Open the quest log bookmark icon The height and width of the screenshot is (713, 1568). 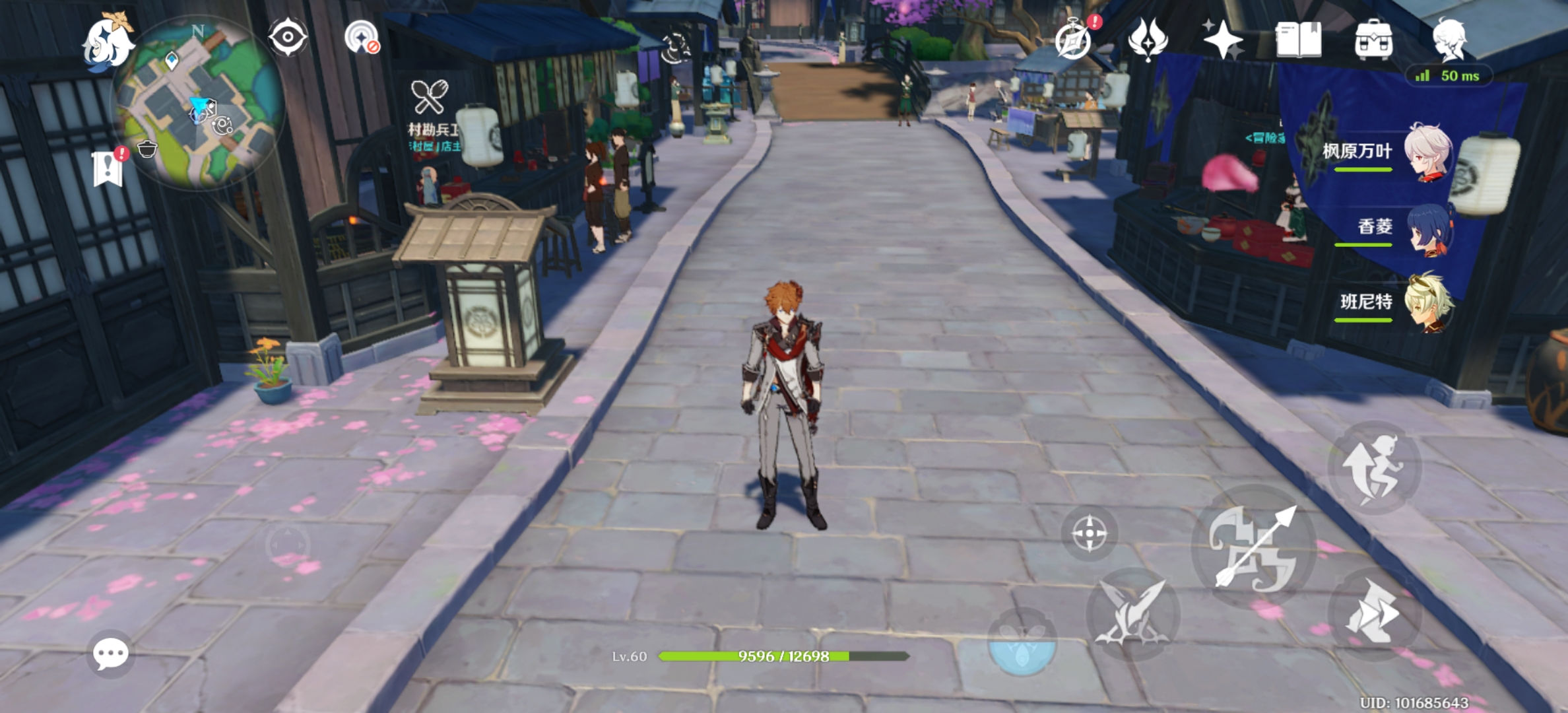(108, 168)
